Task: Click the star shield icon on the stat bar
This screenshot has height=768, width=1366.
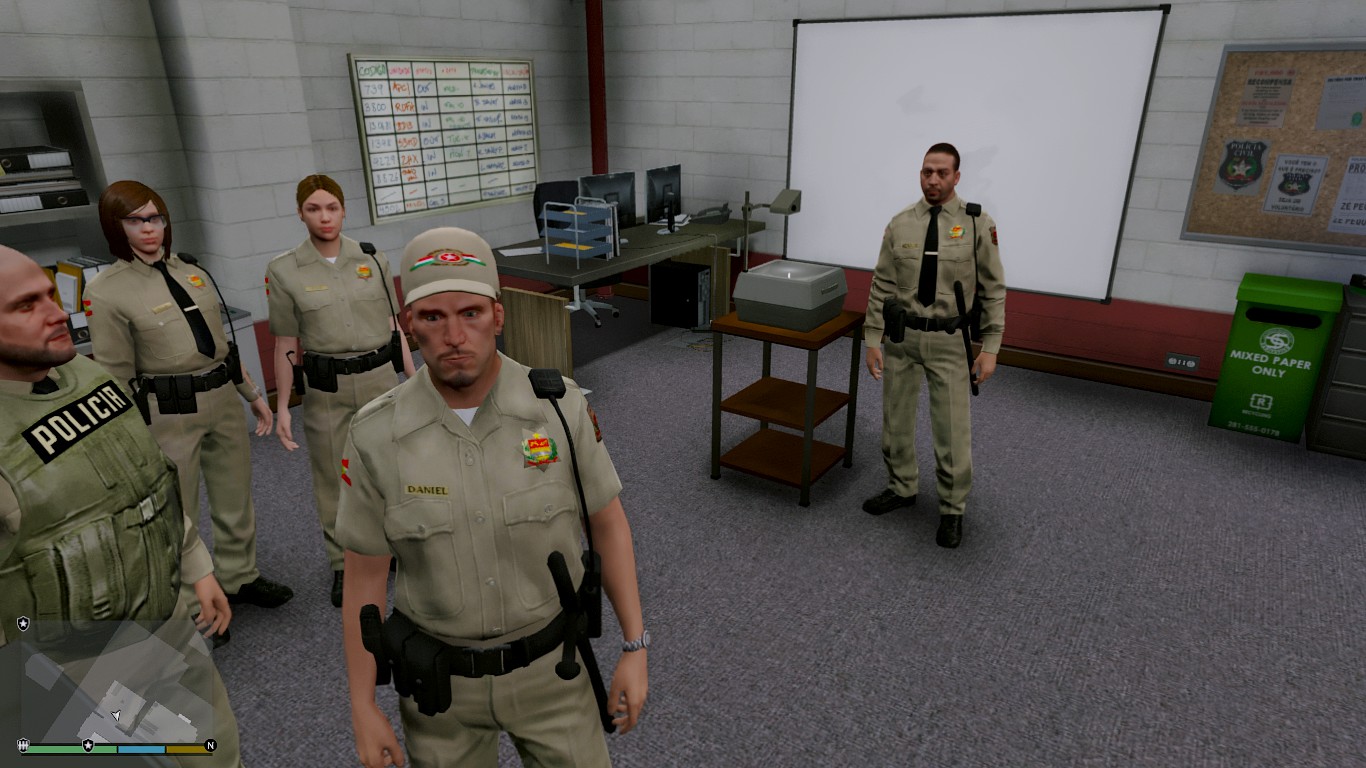Action: (x=88, y=745)
